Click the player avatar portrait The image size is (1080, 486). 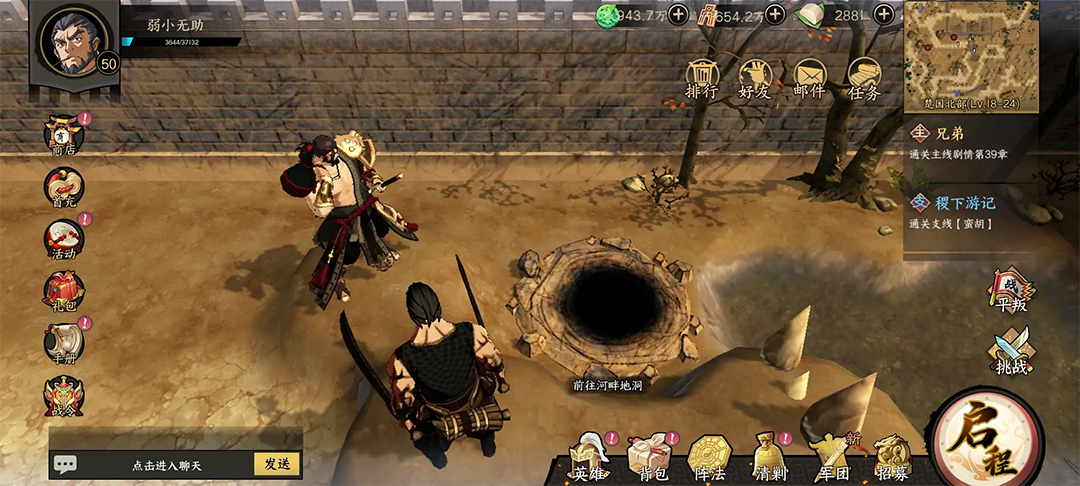coord(73,40)
